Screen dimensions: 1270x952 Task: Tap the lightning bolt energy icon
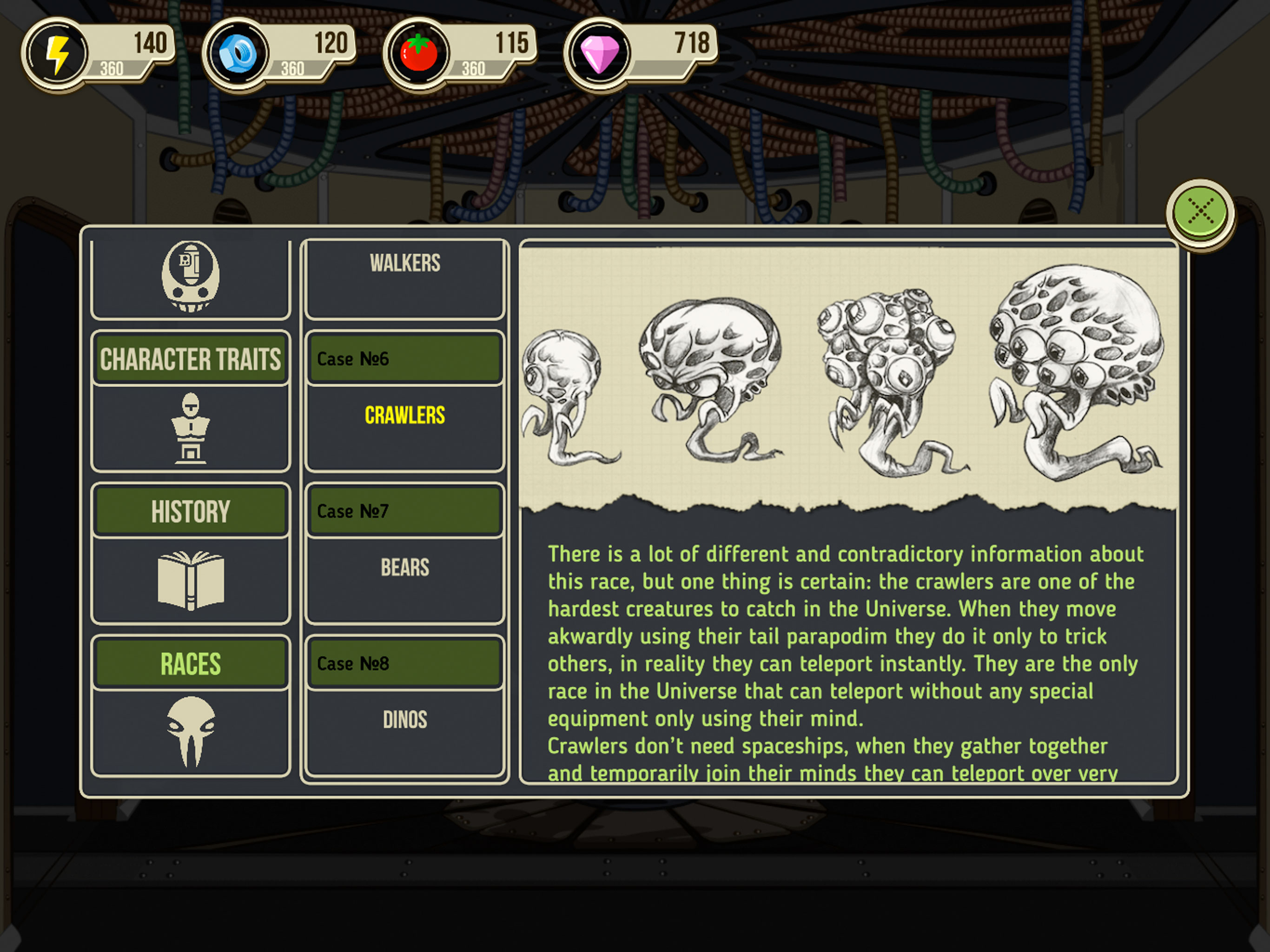[x=57, y=54]
